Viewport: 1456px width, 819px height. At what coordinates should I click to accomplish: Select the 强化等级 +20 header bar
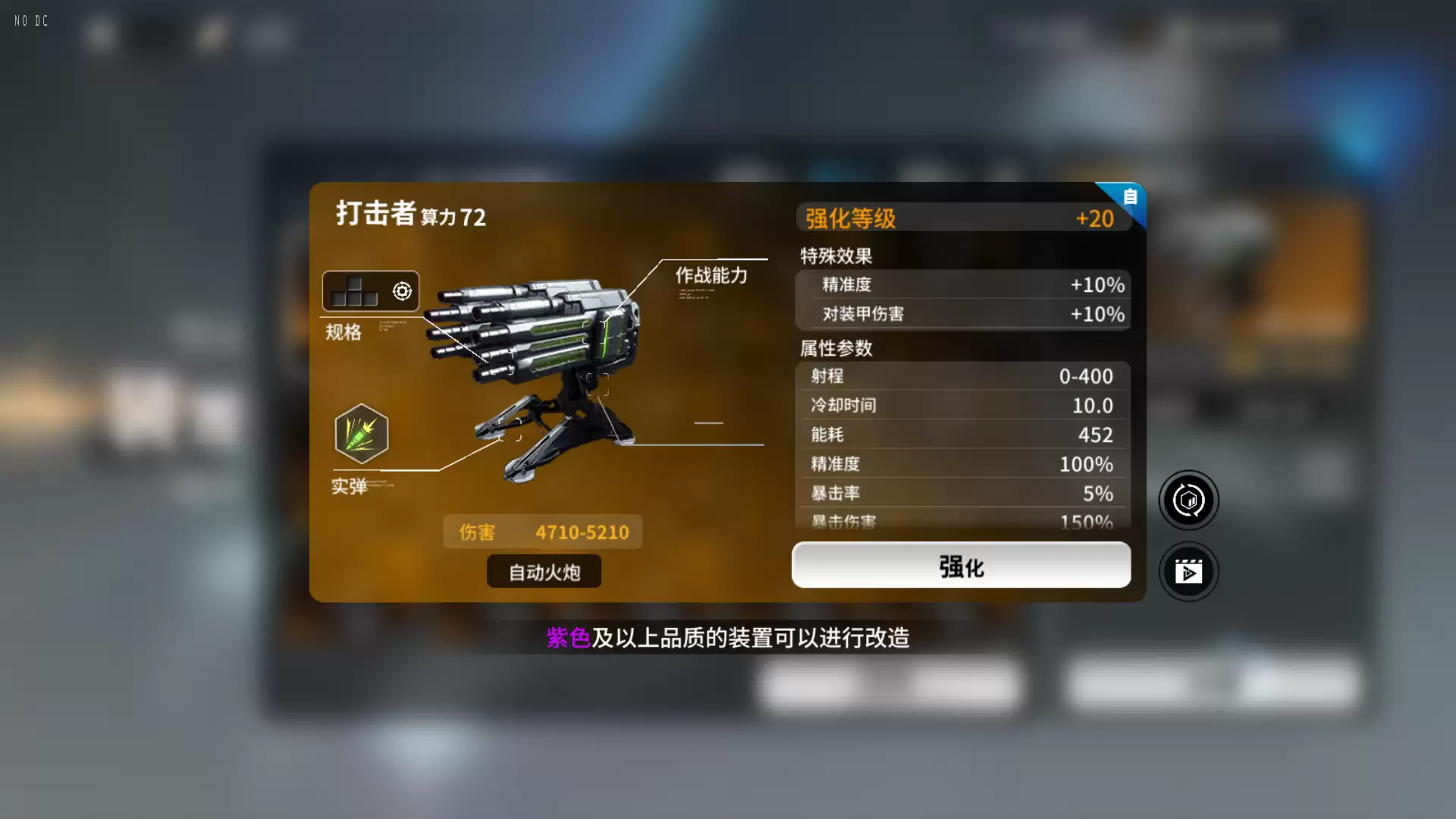[961, 218]
